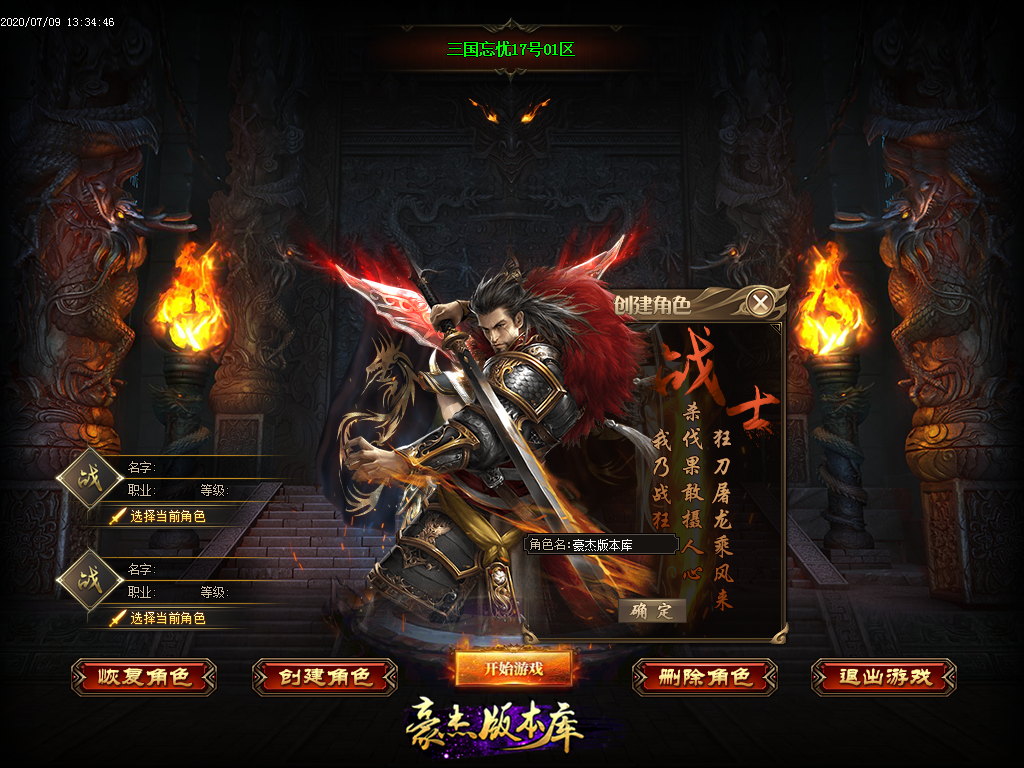Focus the 角色名 character name field
Viewport: 1024px width, 768px height.
click(620, 545)
